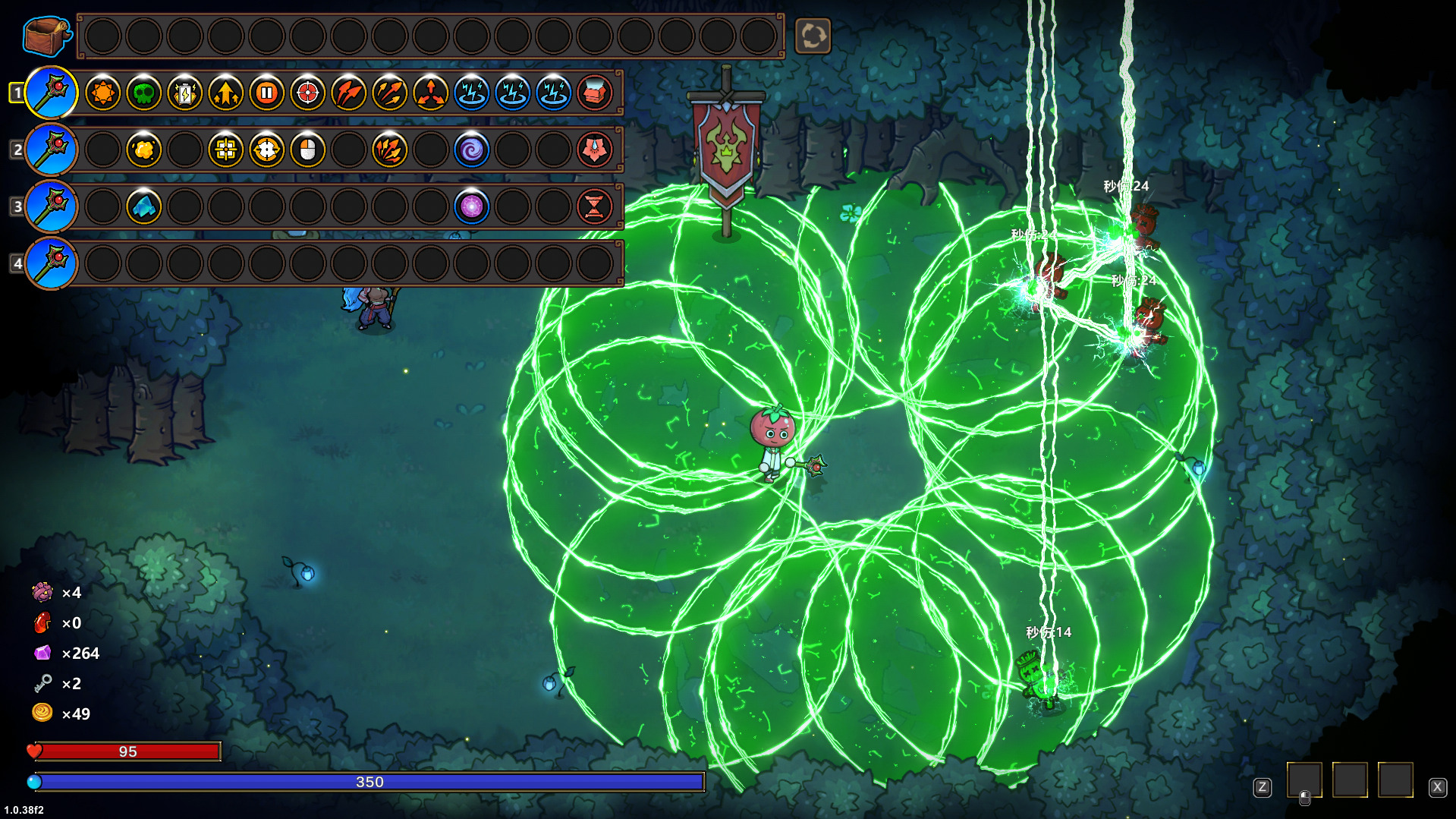Select wand number 4
This screenshot has width=1456, height=819.
(x=51, y=263)
